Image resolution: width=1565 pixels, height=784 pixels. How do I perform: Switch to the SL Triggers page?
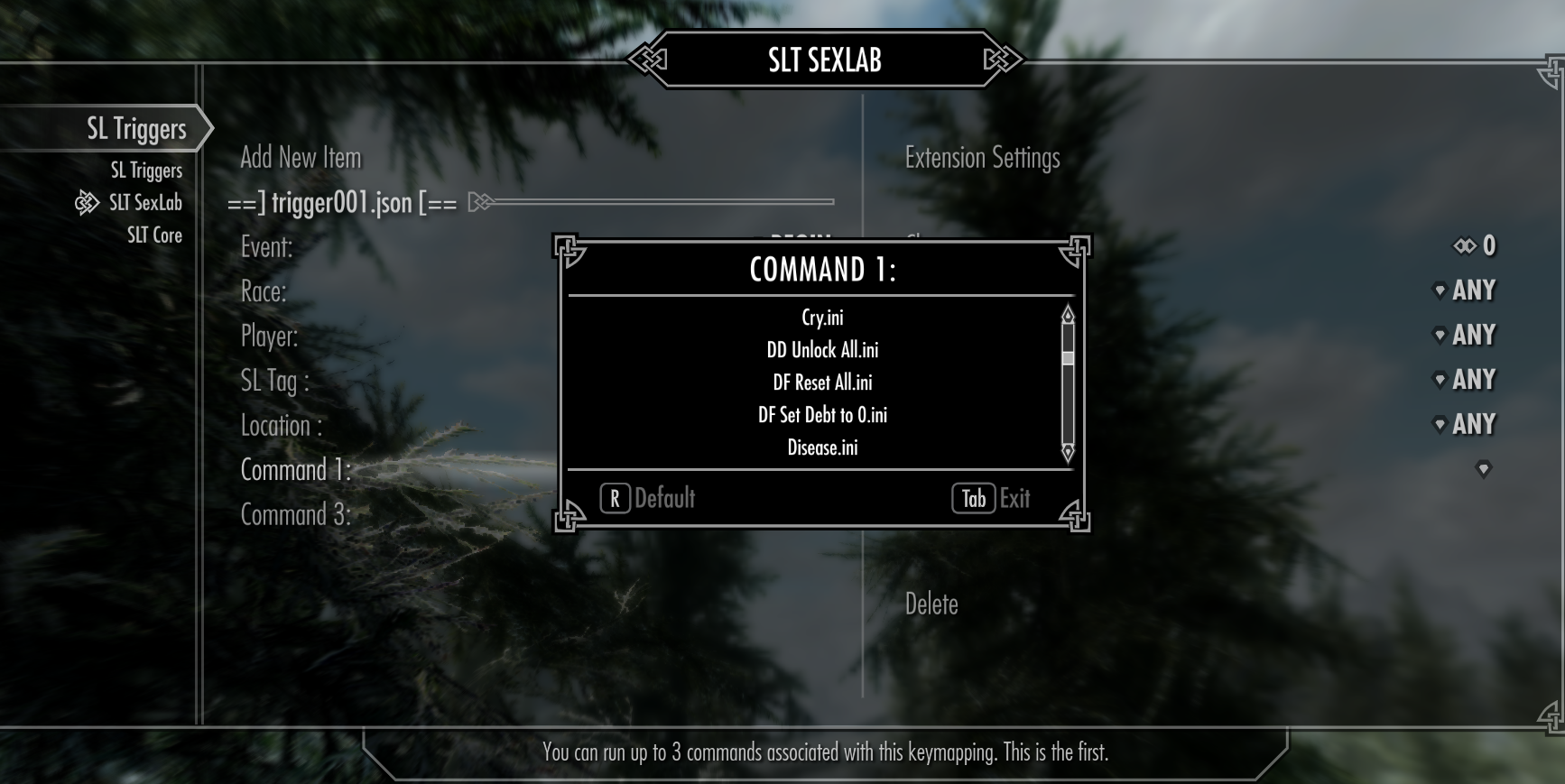[146, 170]
